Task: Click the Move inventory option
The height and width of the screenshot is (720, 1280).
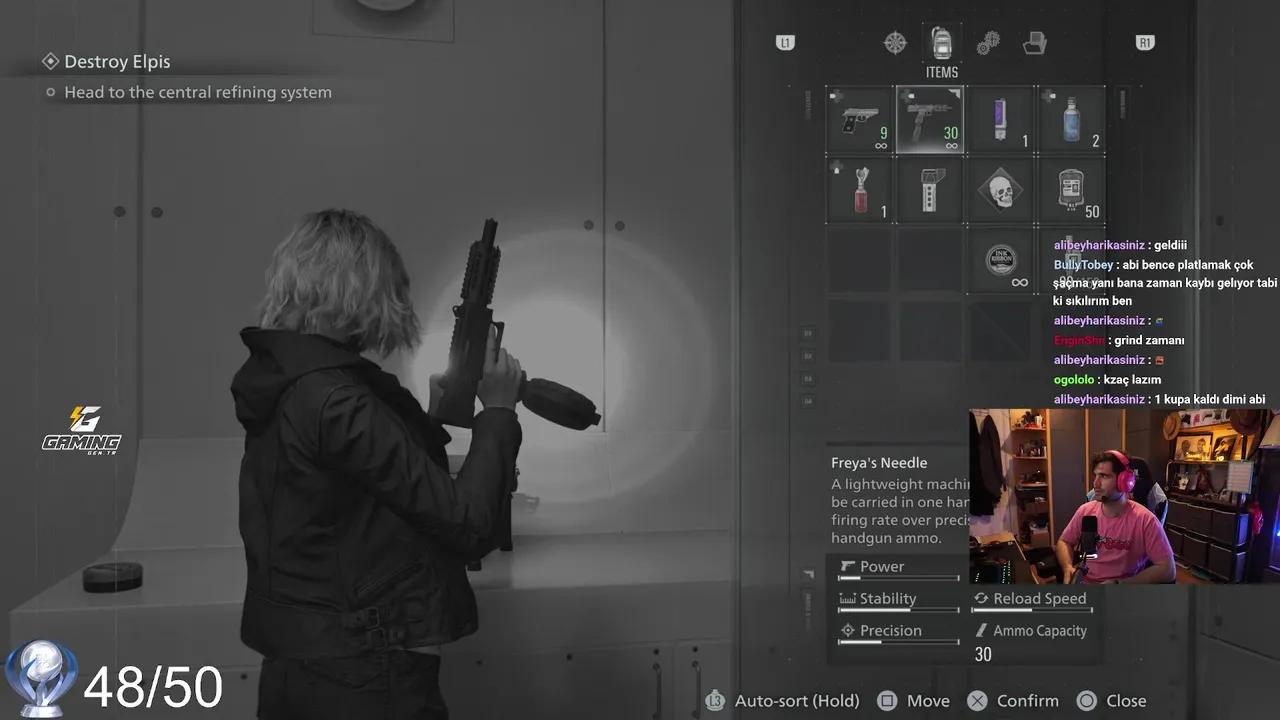Action: click(928, 700)
